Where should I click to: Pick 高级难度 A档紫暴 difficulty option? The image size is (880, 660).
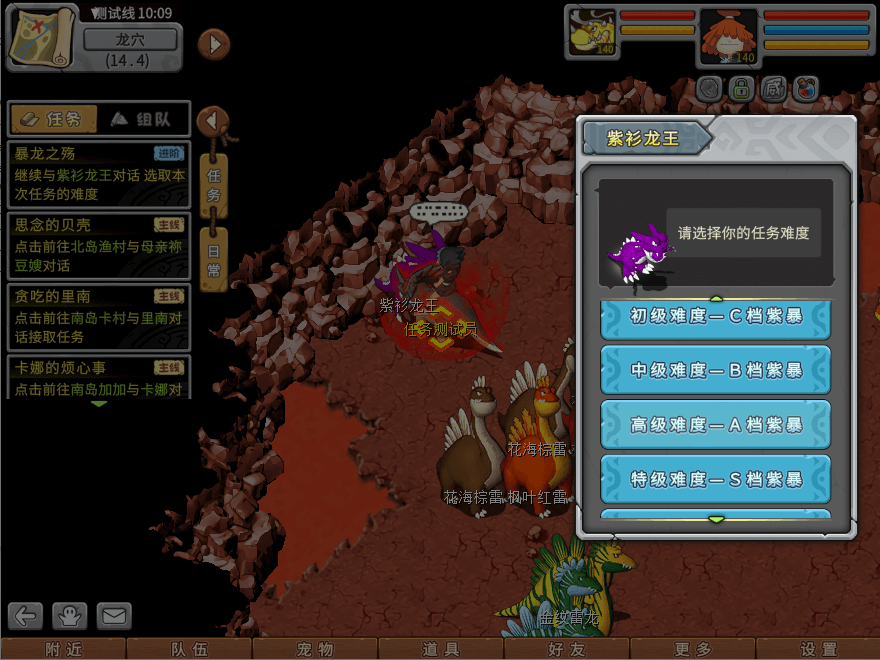click(715, 425)
